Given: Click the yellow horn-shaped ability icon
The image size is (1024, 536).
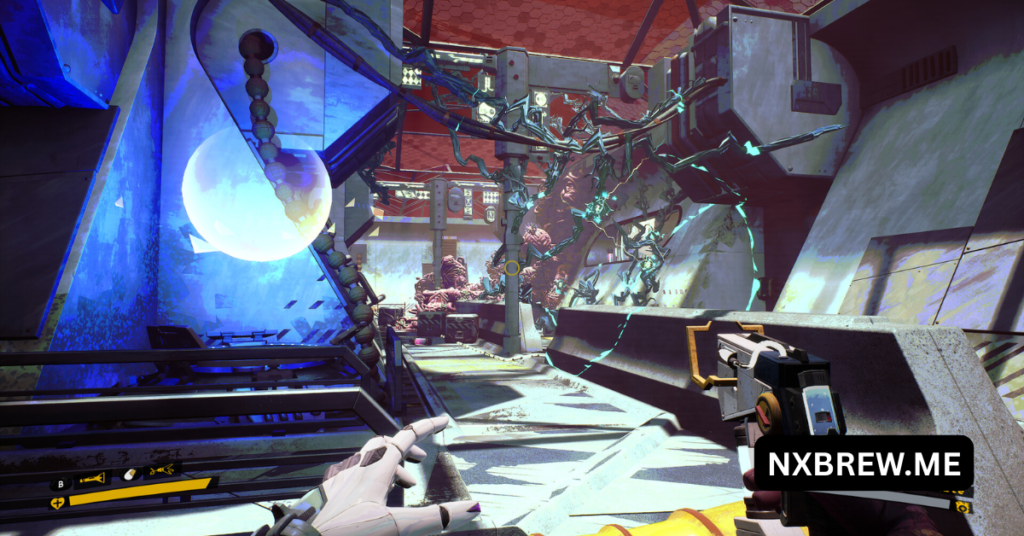Looking at the screenshot, I should (x=93, y=478).
